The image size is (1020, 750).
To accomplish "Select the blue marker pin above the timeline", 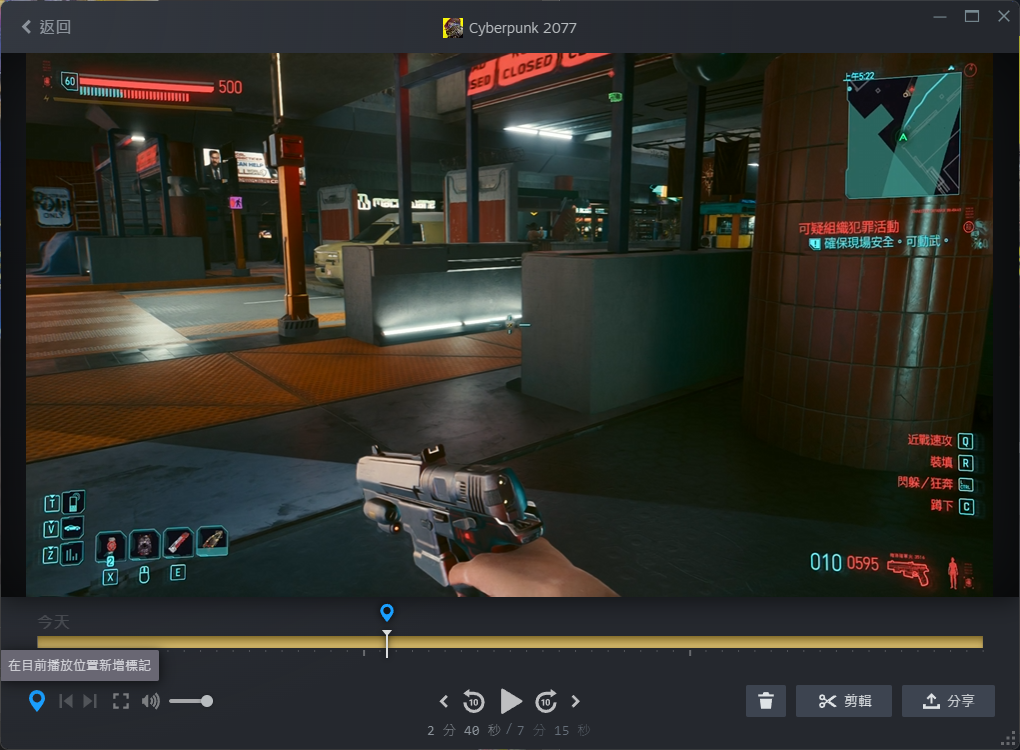I will pyautogui.click(x=387, y=612).
